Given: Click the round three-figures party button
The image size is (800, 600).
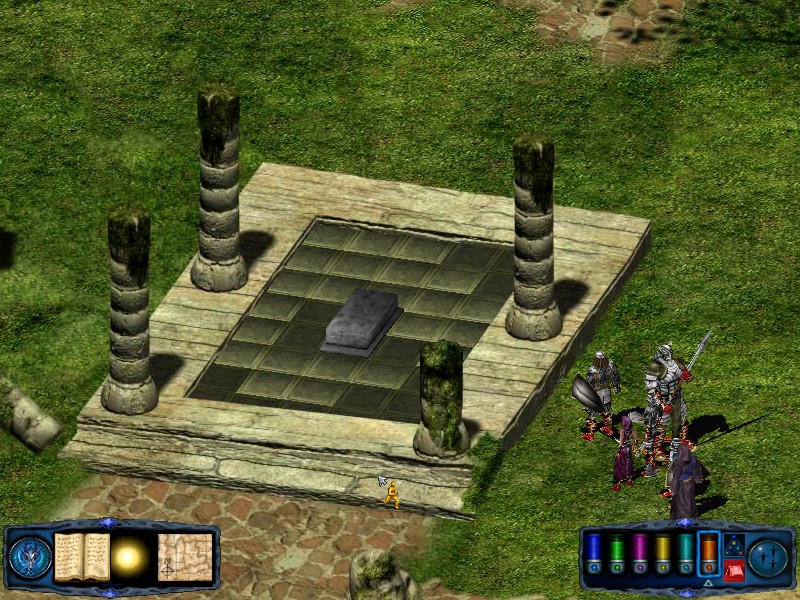Looking at the screenshot, I should pos(769,558).
